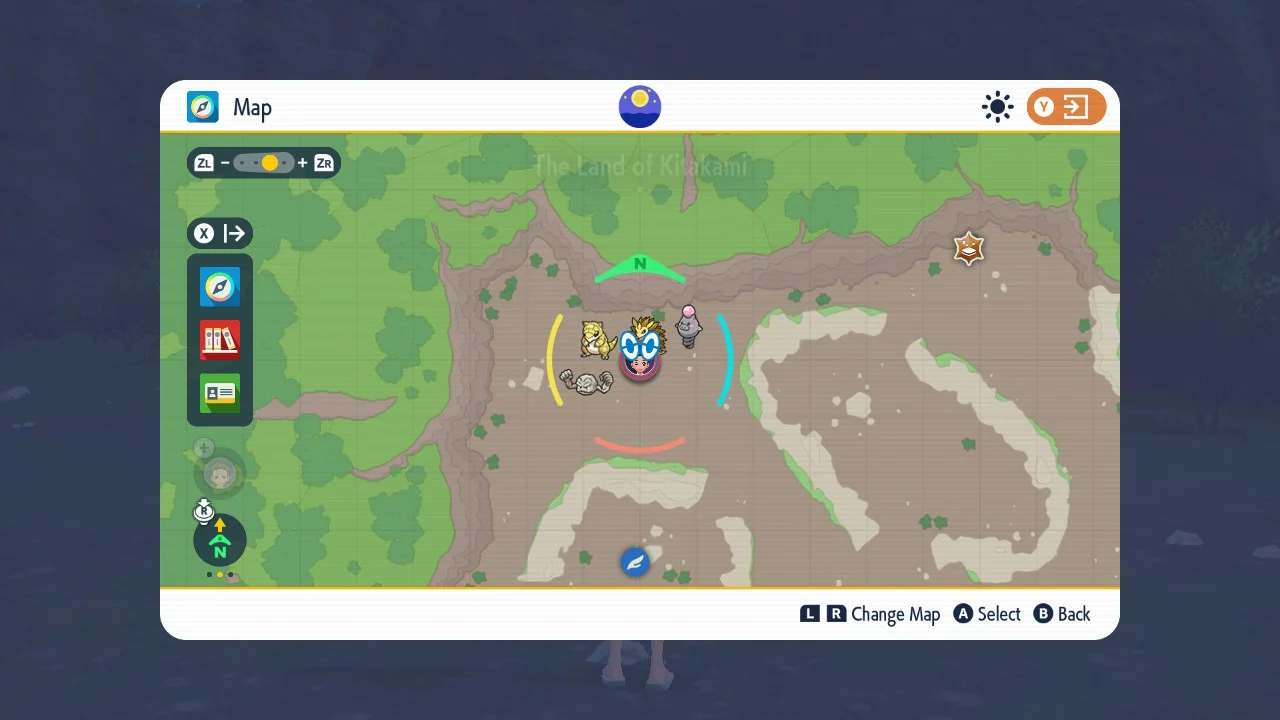Click the Back (B) label at bottom right

pyautogui.click(x=1062, y=614)
